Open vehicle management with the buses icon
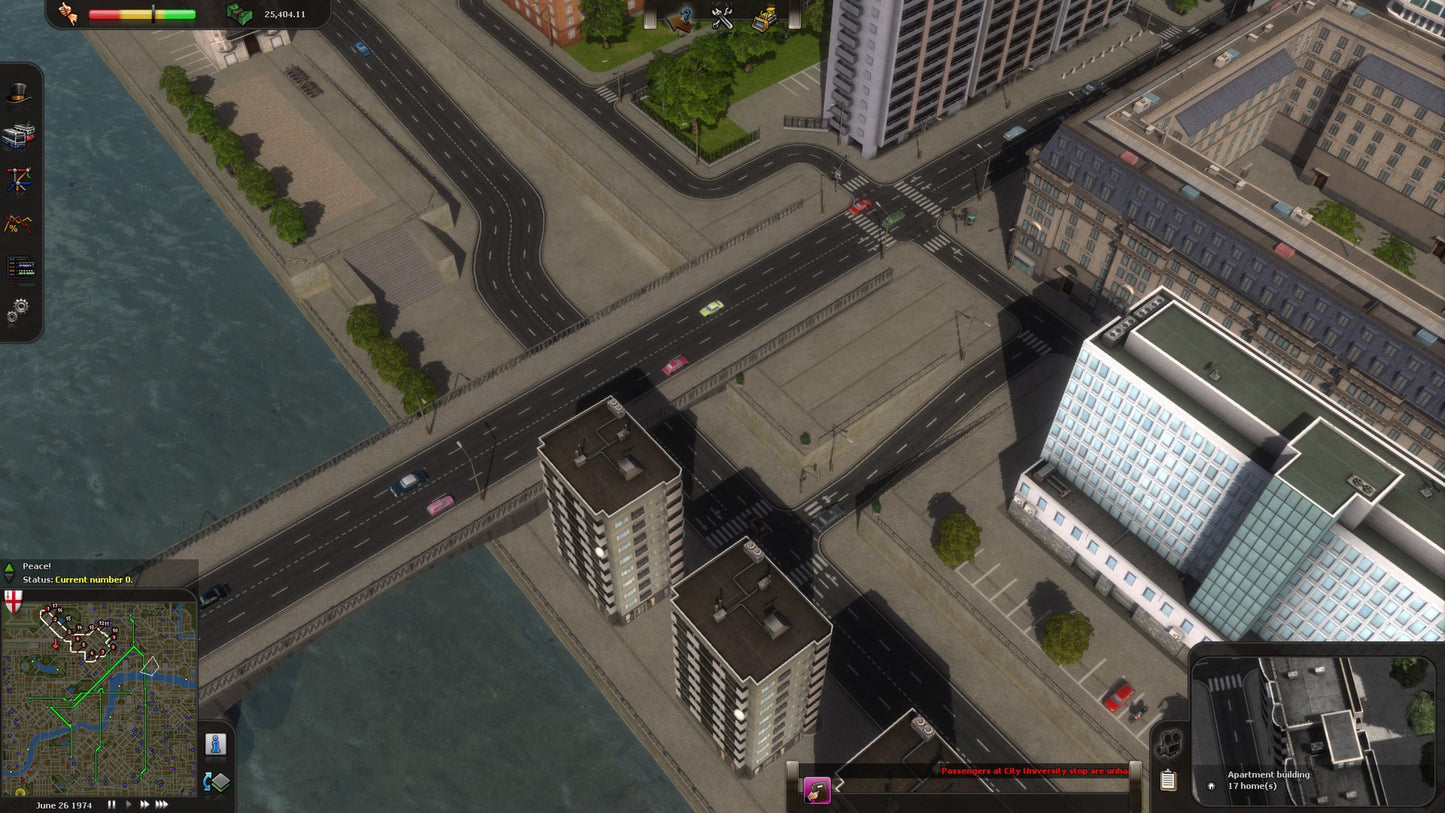Viewport: 1445px width, 813px height. [x=20, y=134]
